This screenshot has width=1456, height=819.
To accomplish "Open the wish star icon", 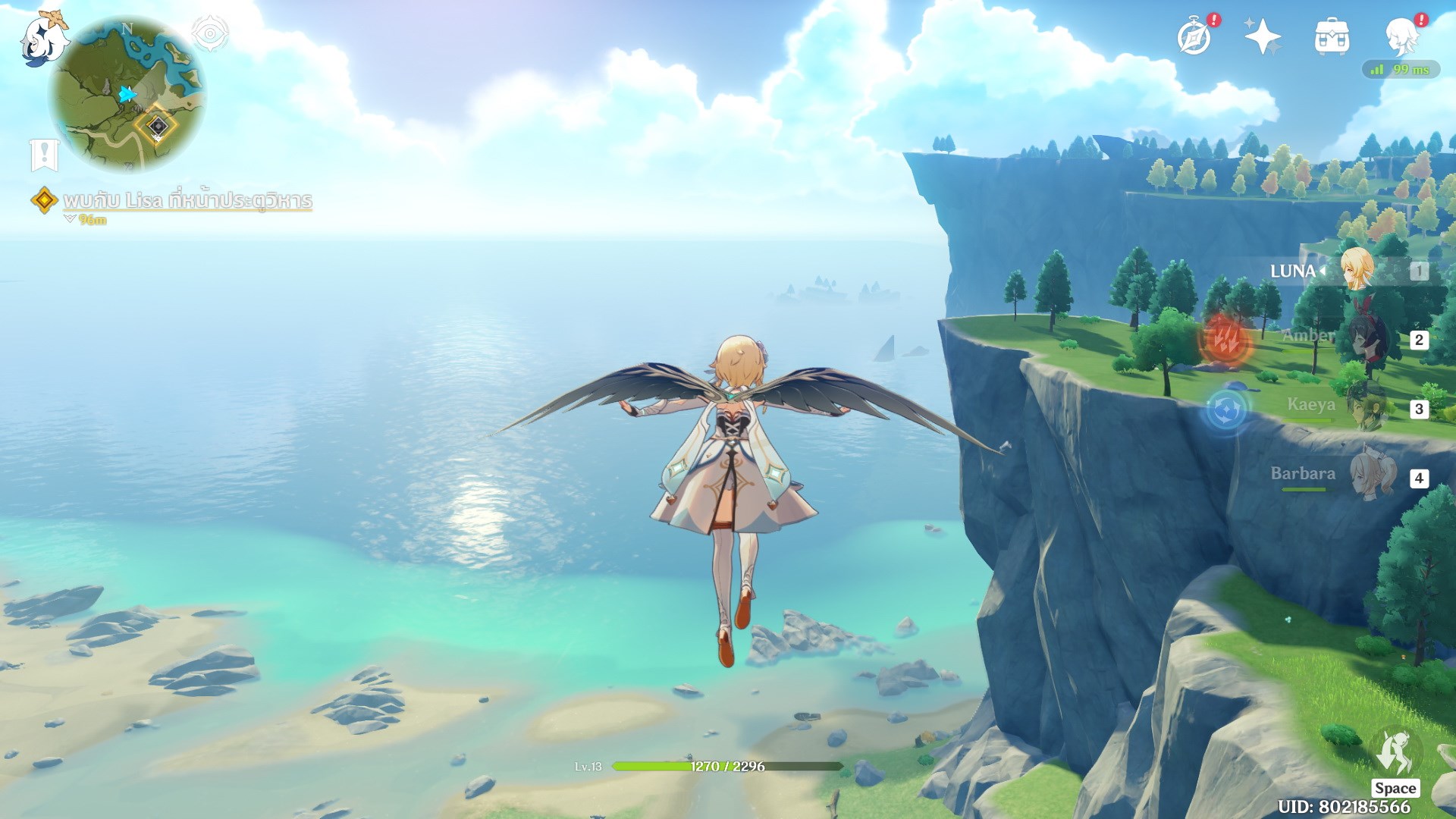I will (x=1262, y=36).
